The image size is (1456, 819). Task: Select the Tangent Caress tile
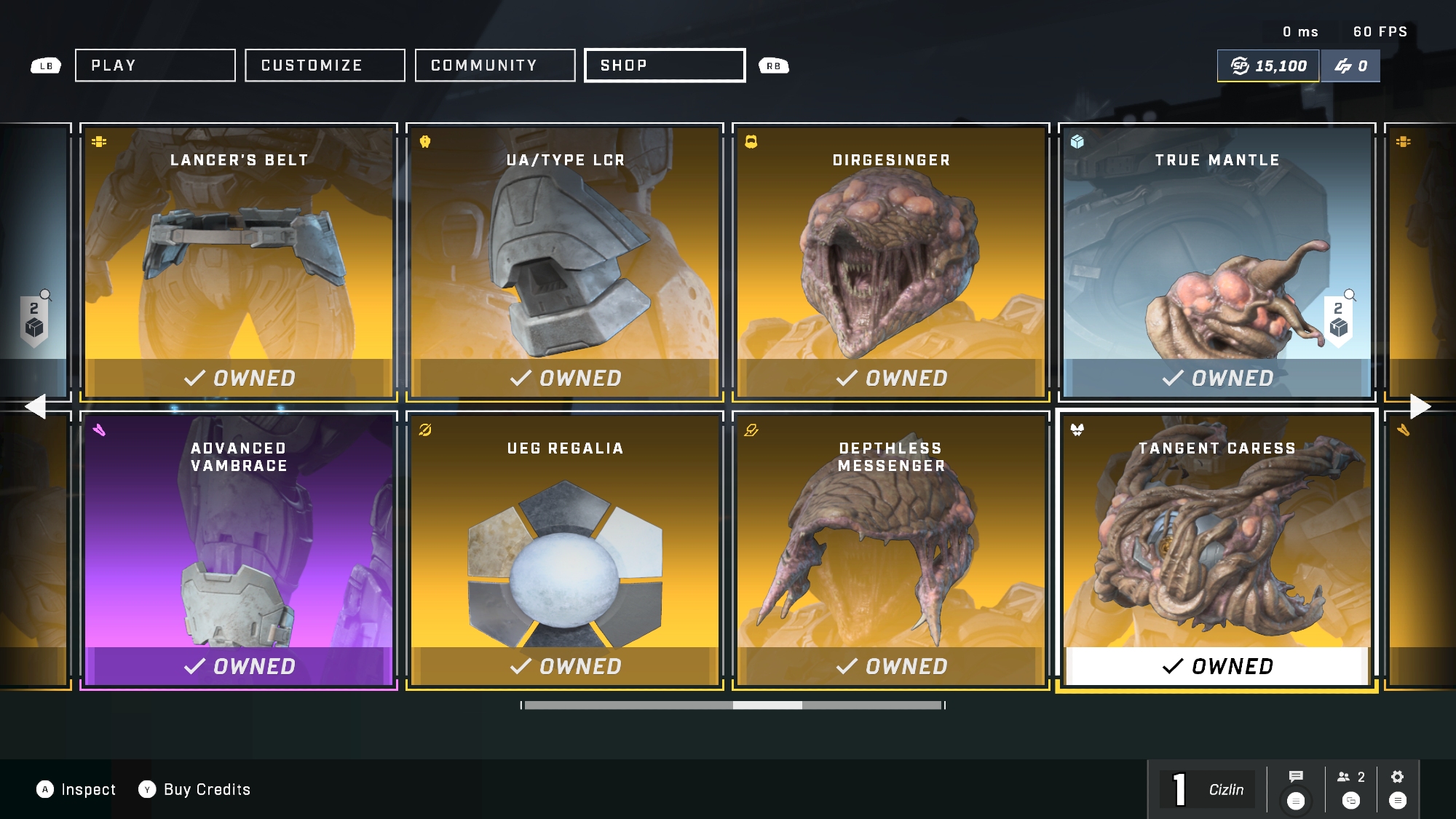click(x=1217, y=550)
